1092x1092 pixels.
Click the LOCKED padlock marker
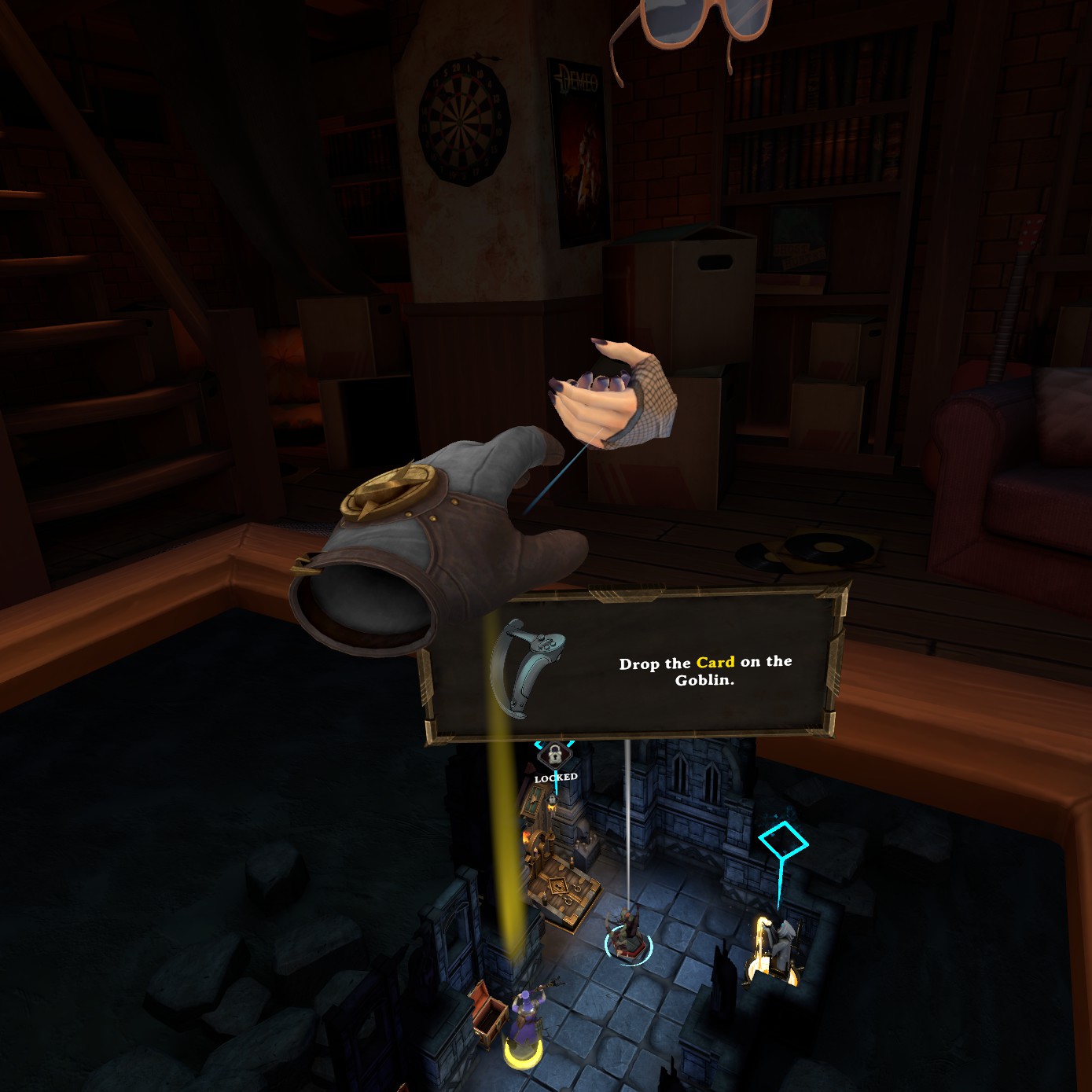tap(555, 756)
